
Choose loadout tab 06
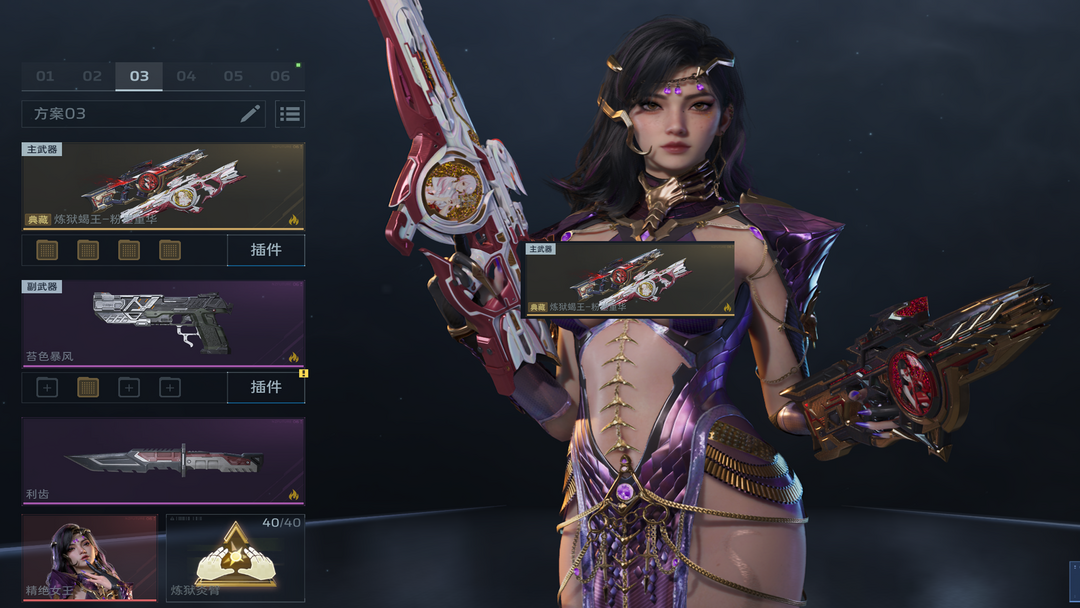pyautogui.click(x=280, y=76)
